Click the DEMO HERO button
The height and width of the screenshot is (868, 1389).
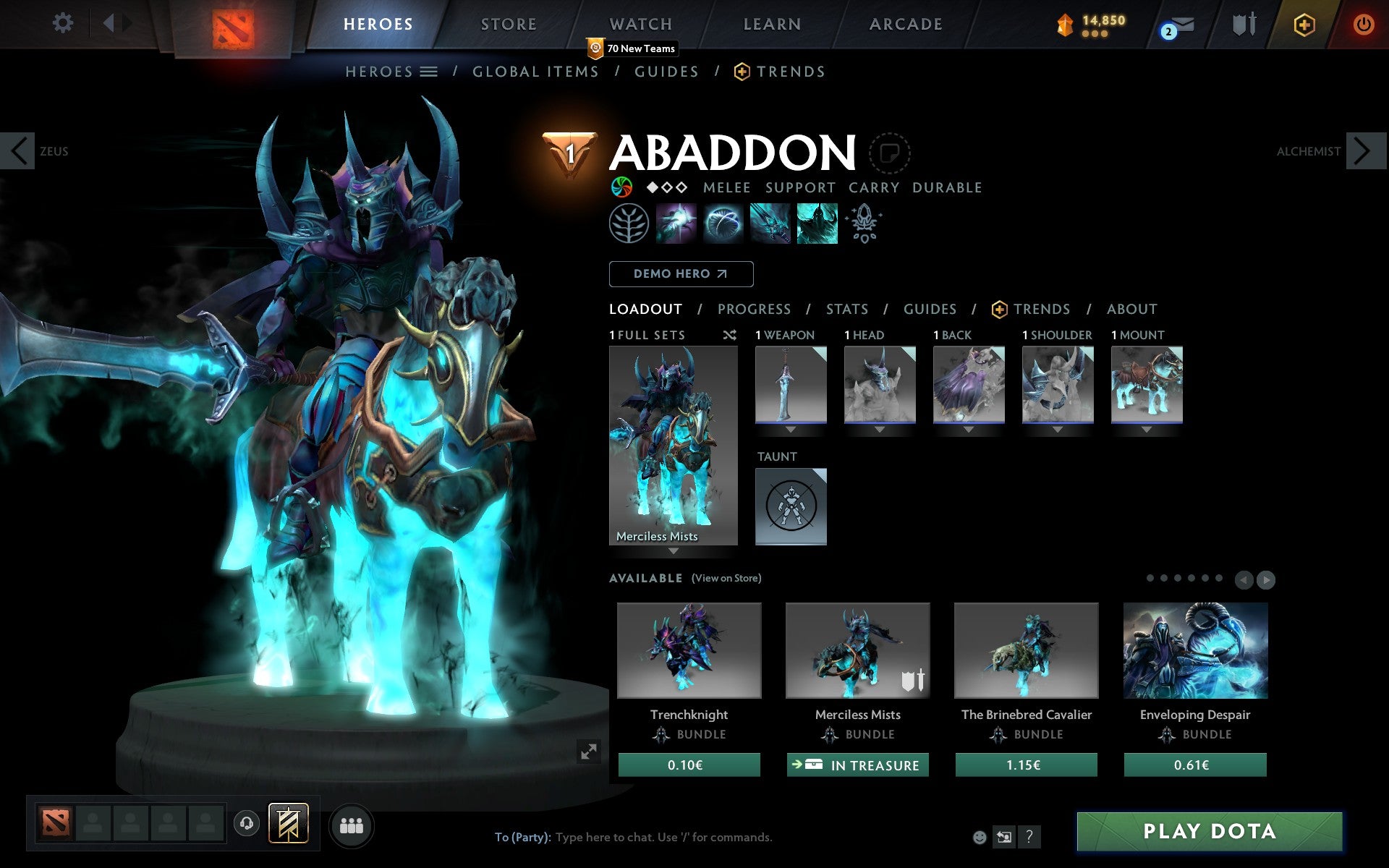[x=681, y=273]
